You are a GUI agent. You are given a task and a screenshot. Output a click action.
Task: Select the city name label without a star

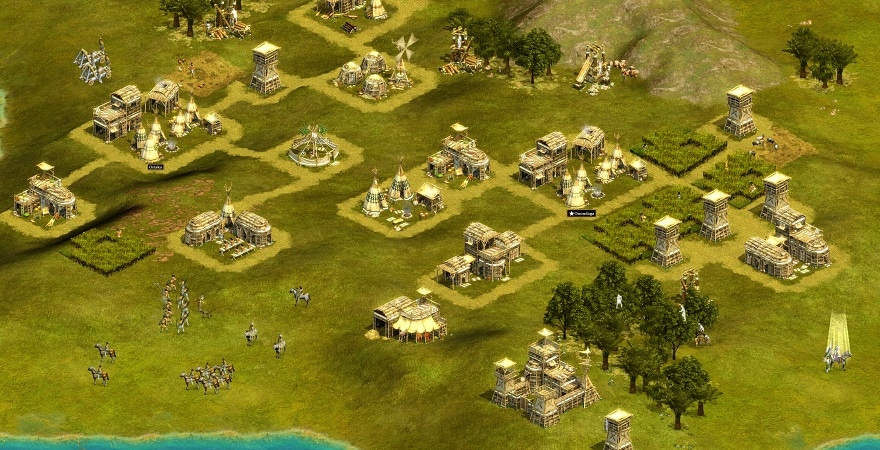[155, 167]
